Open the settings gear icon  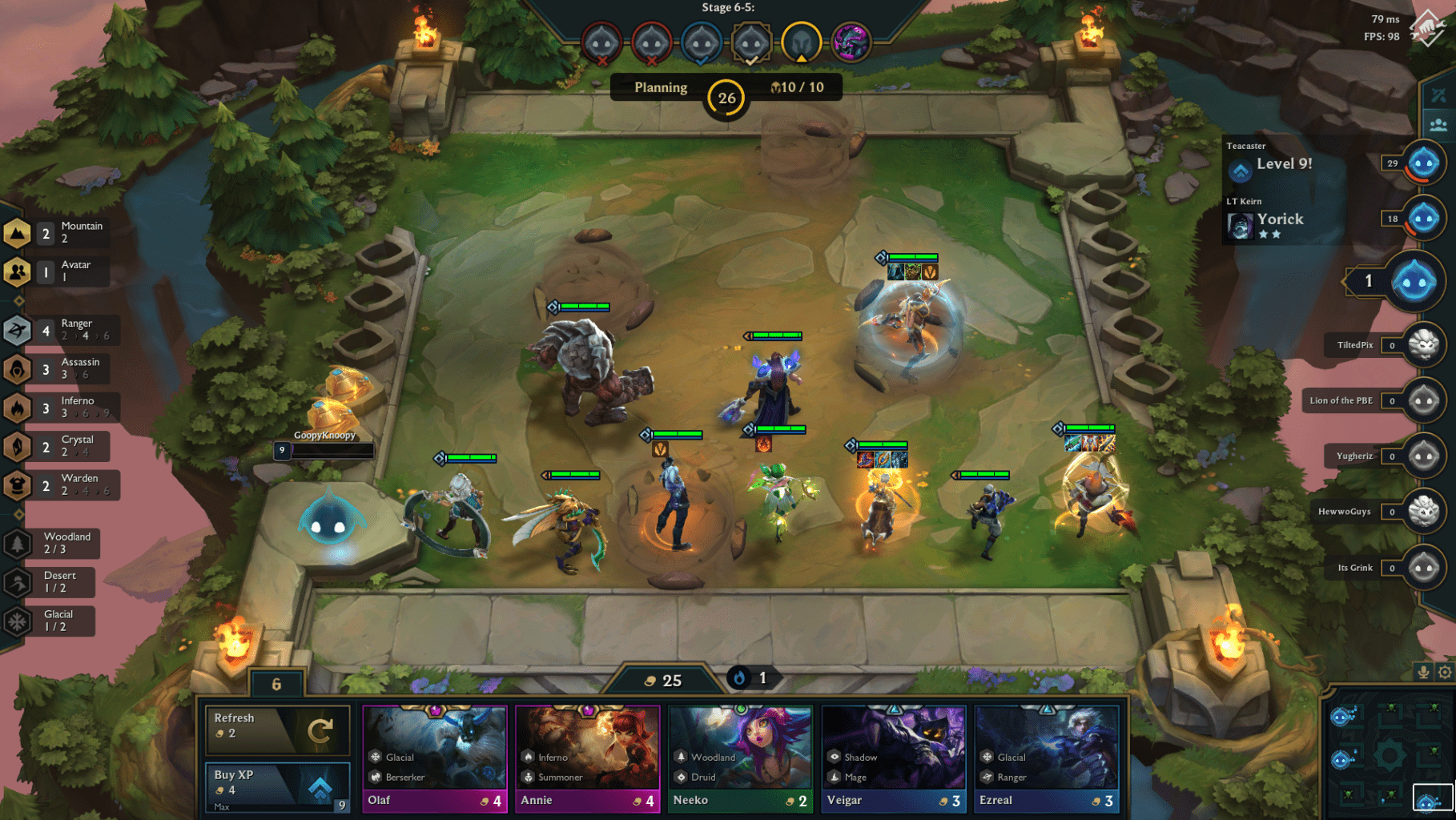pyautogui.click(x=1445, y=672)
